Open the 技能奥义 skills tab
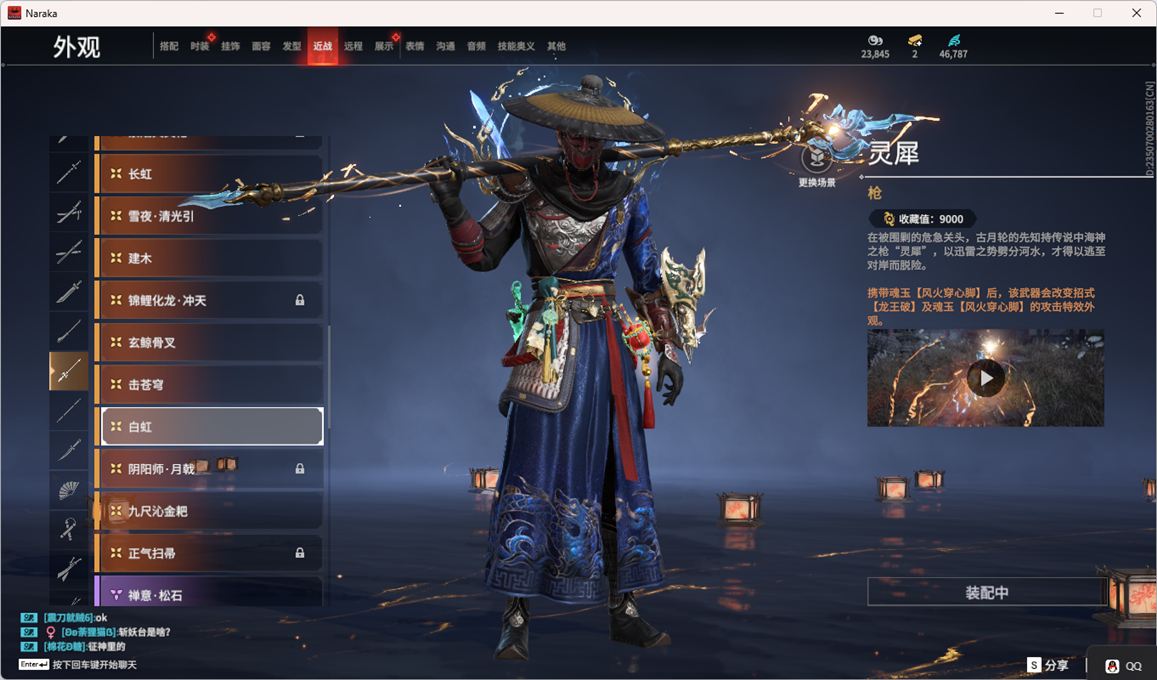This screenshot has height=680, width=1157. [x=516, y=46]
